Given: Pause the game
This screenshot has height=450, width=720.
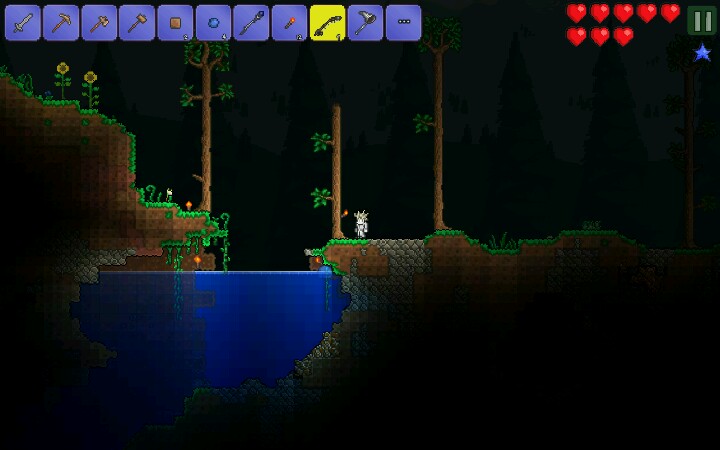Looking at the screenshot, I should (702, 20).
